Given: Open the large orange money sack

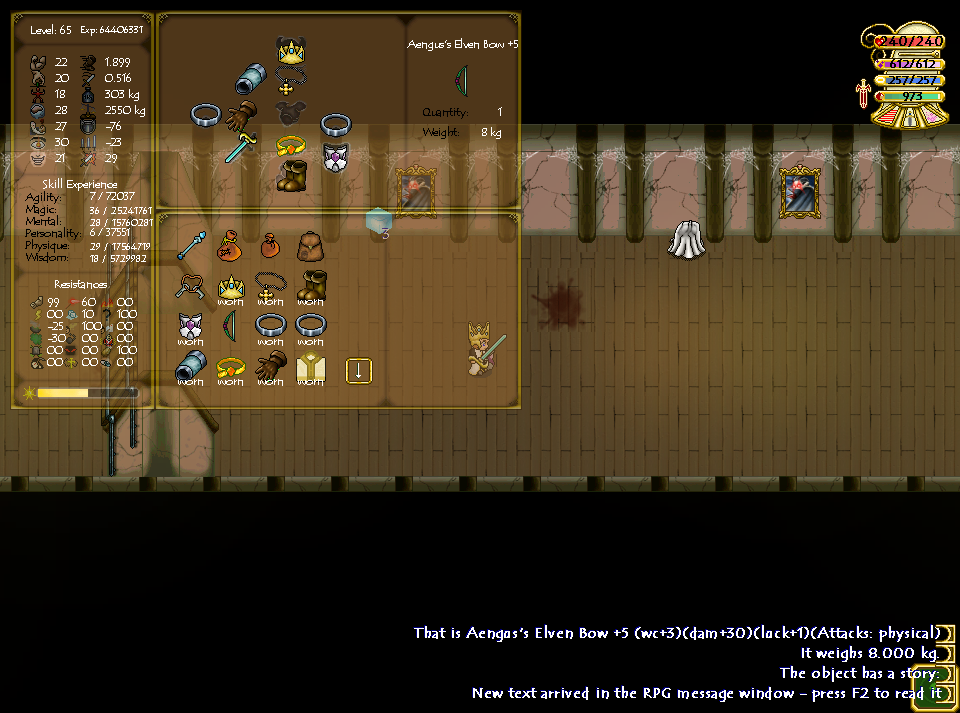Looking at the screenshot, I should [229, 245].
